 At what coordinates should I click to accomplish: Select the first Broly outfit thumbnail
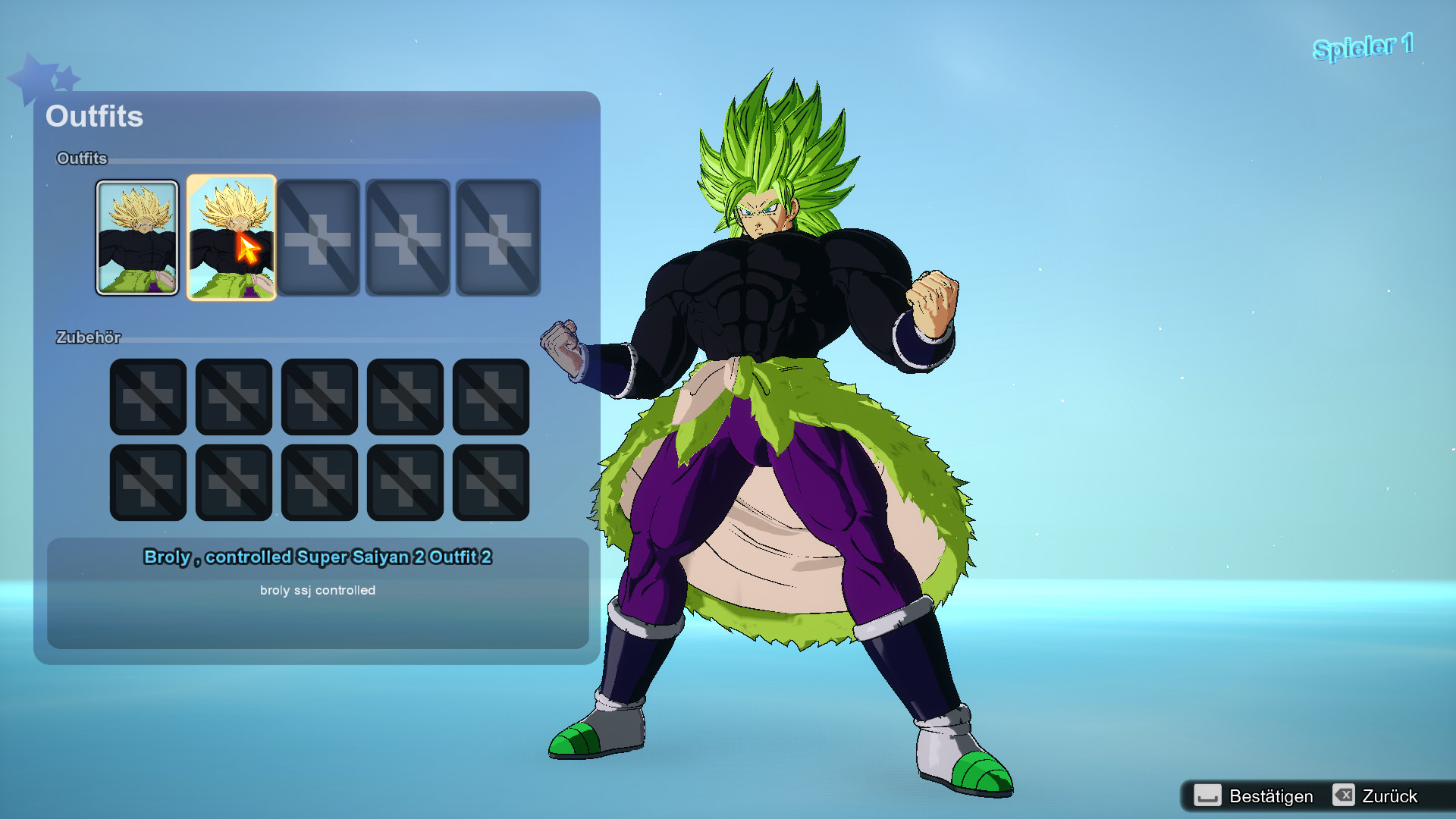click(x=137, y=237)
